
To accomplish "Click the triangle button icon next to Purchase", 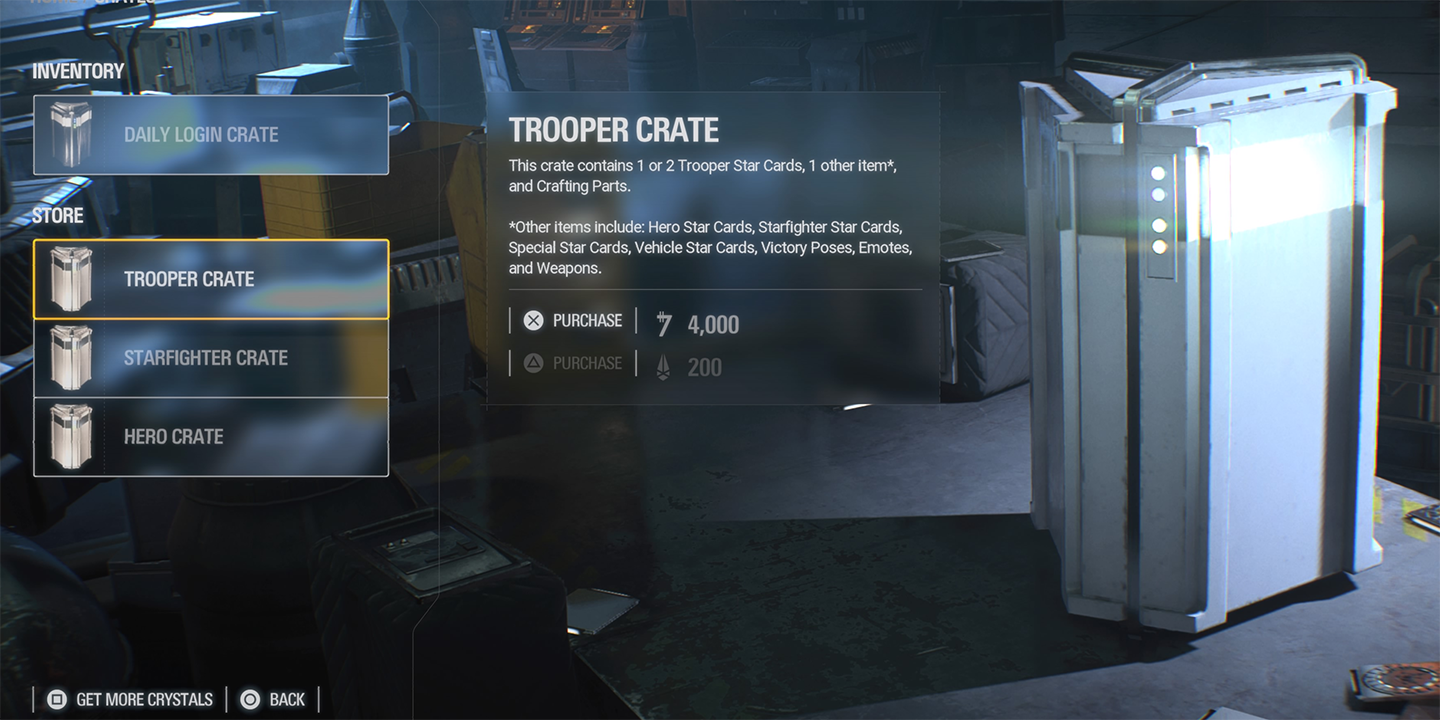I will [x=533, y=363].
